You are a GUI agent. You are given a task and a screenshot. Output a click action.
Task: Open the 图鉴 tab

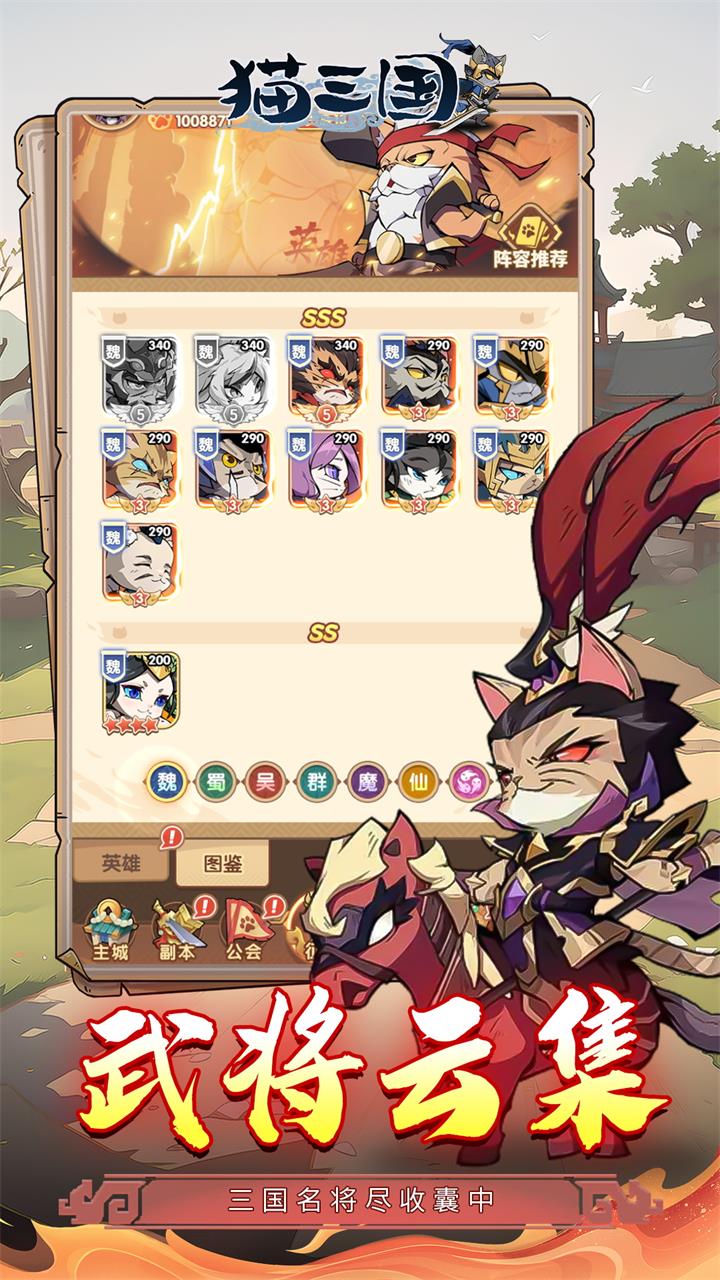223,862
